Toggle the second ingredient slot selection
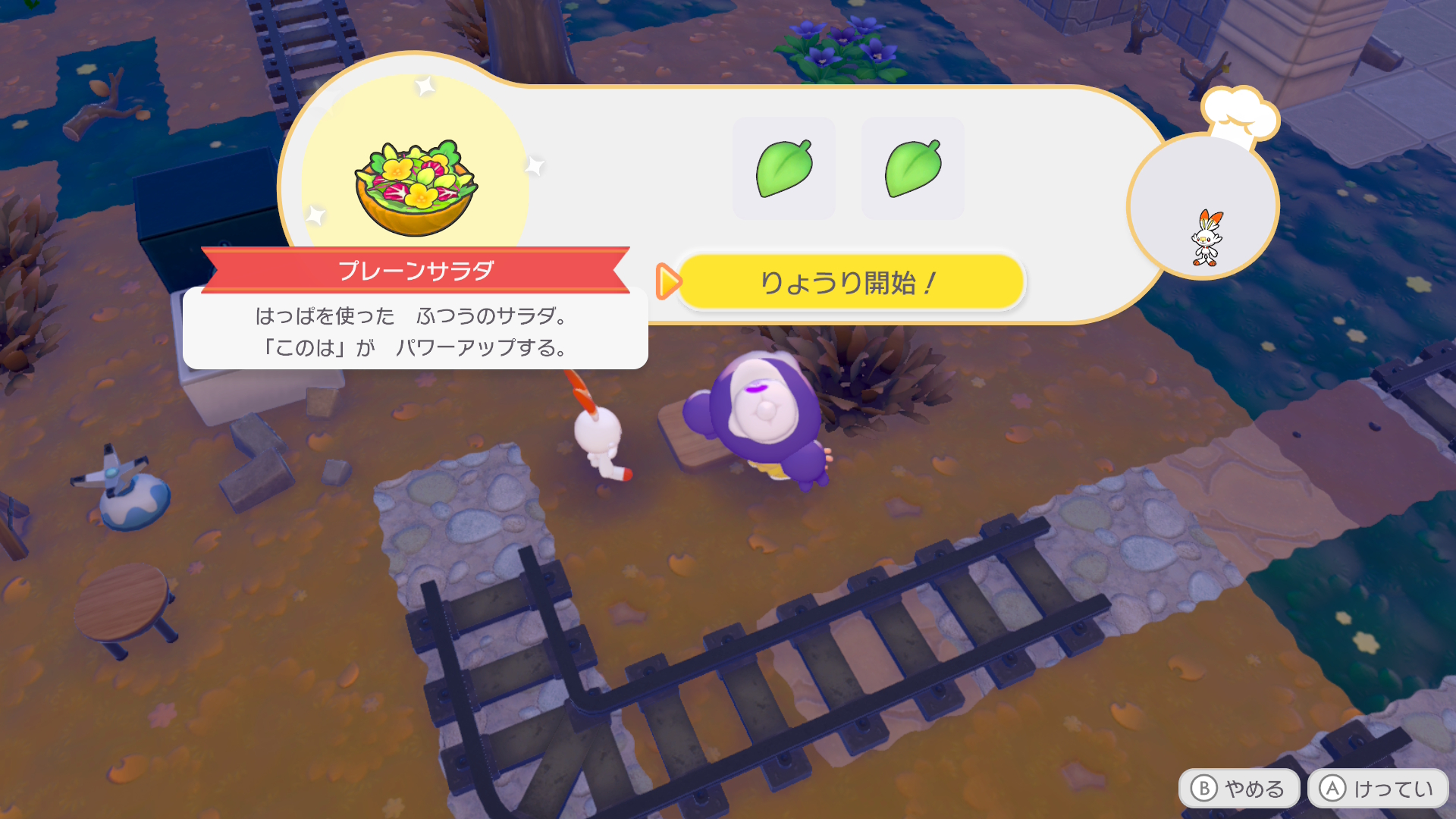This screenshot has height=819, width=1456. point(912,168)
